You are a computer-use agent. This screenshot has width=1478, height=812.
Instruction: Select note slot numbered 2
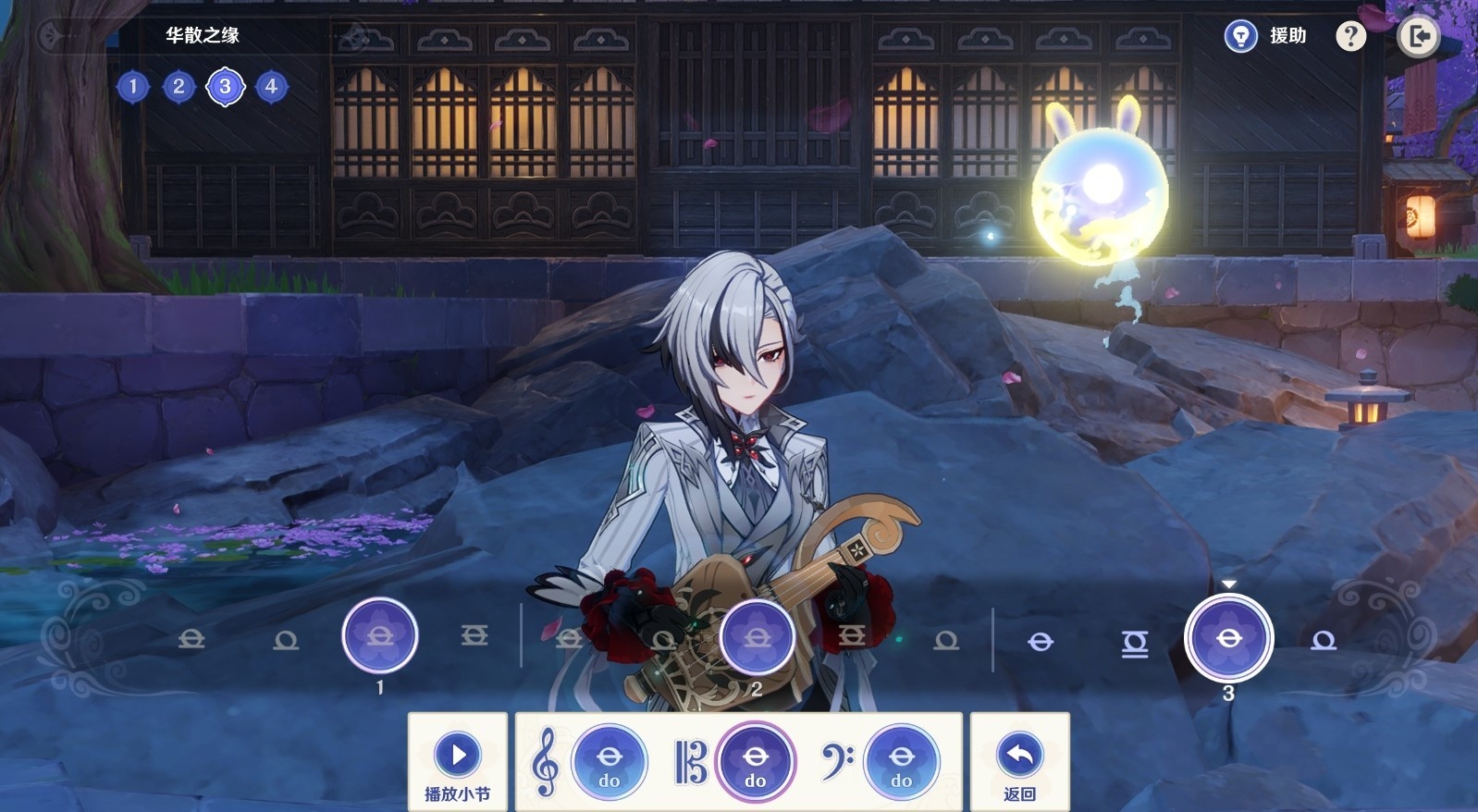tap(757, 637)
